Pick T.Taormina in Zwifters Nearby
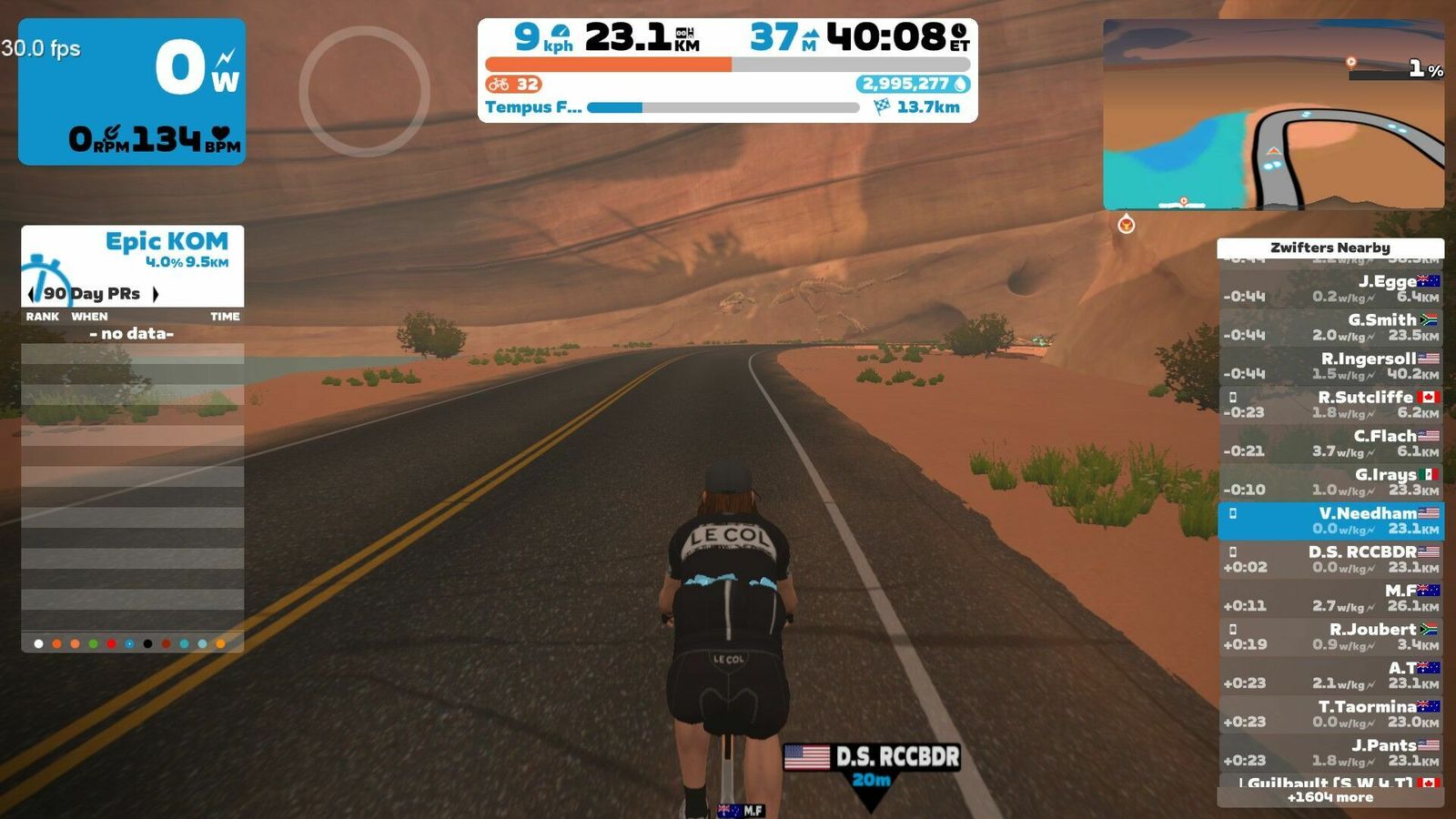1456x819 pixels. [1330, 713]
